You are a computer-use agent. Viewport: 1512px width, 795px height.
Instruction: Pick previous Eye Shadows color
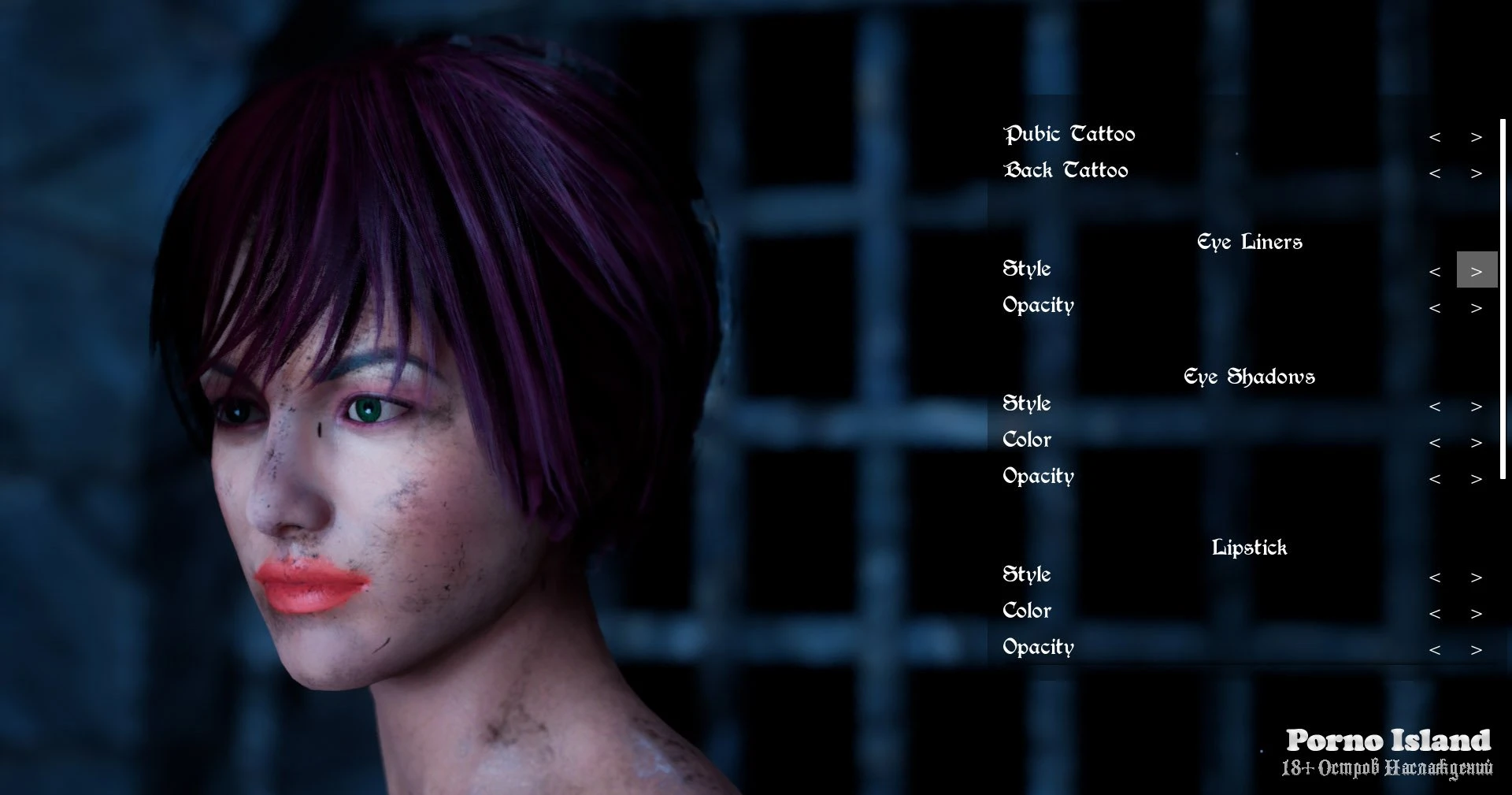coord(1435,443)
